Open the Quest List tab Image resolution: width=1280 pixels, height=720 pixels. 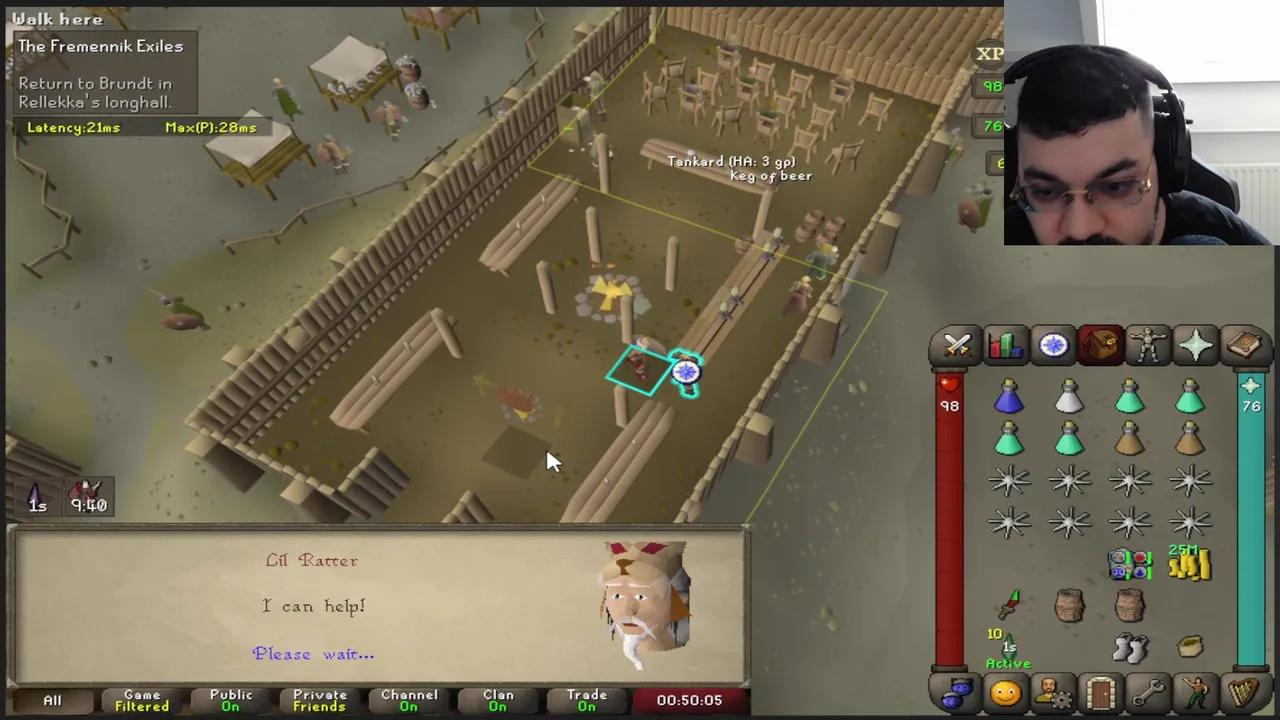(1053, 345)
